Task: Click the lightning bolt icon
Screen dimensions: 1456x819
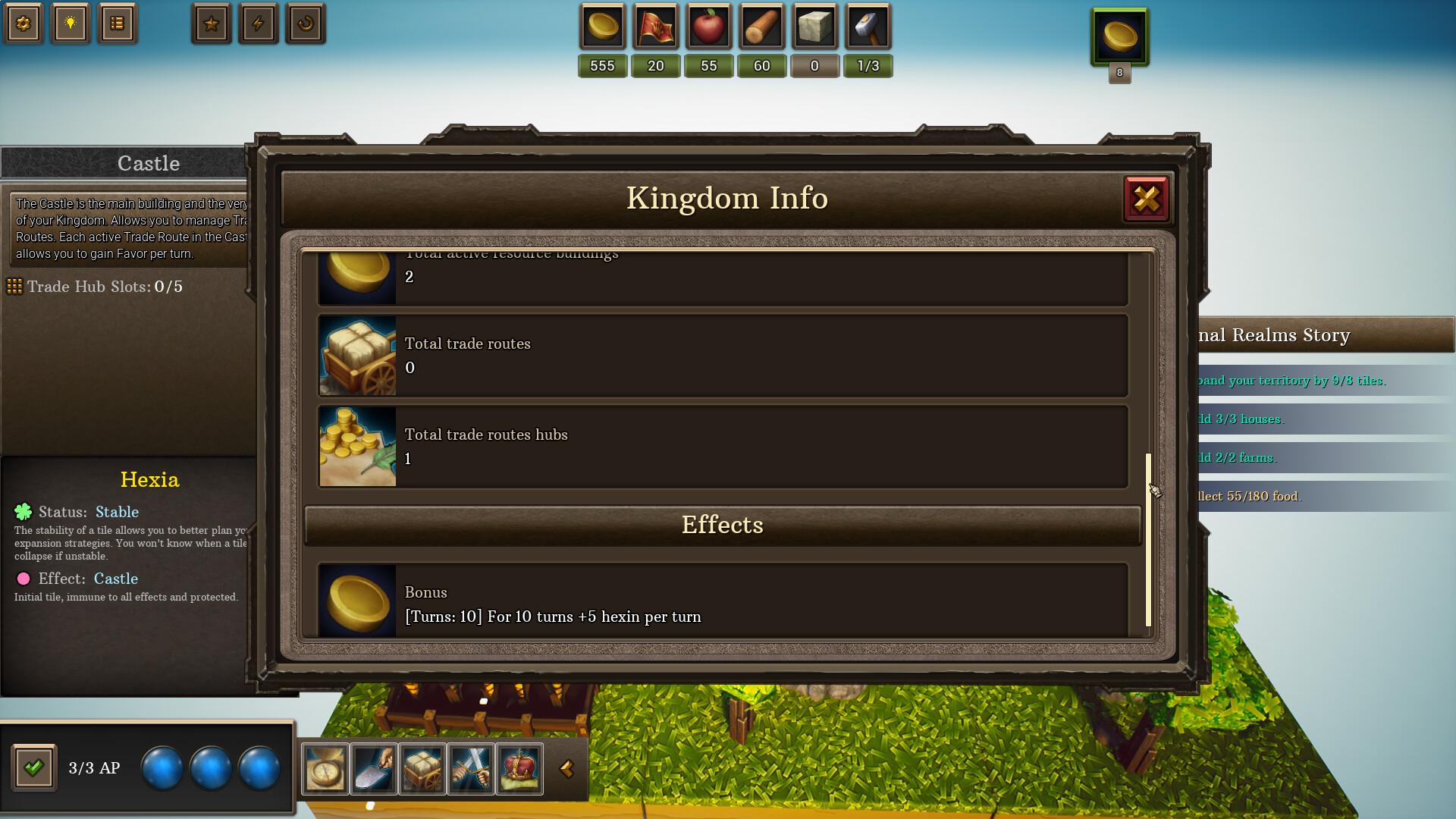Action: point(258,24)
